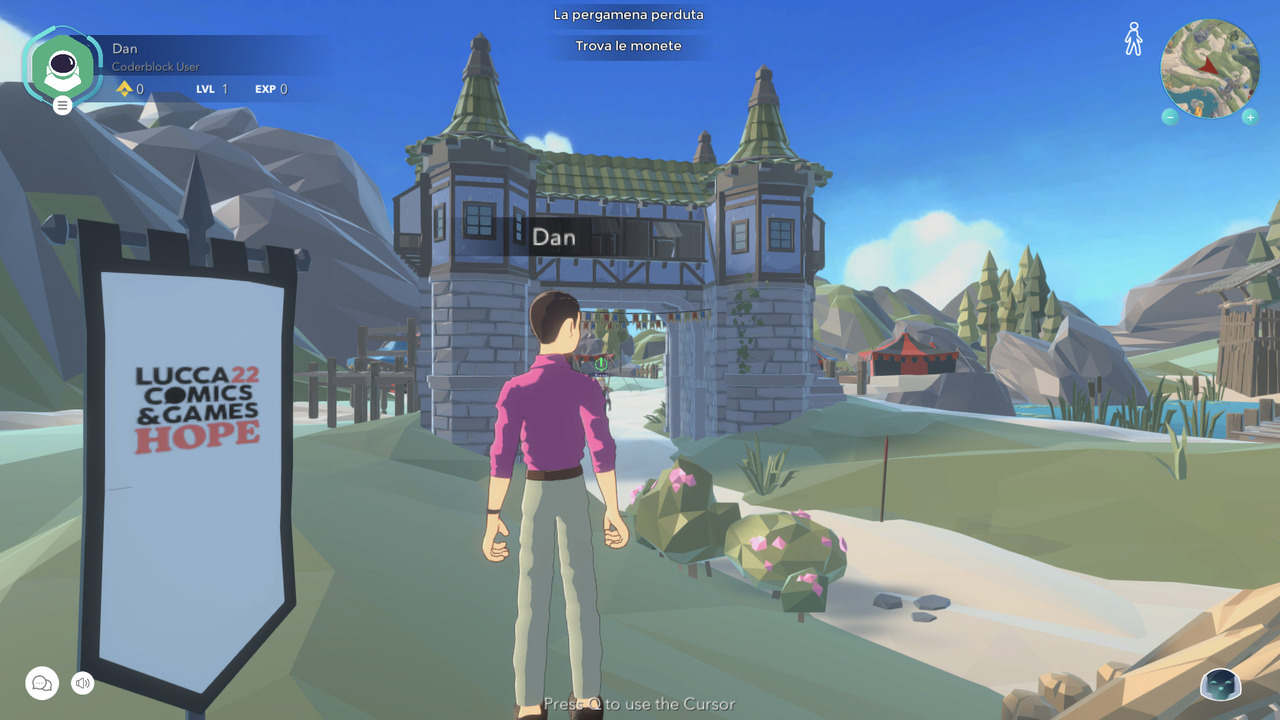Click the circular minimap

tap(1210, 68)
